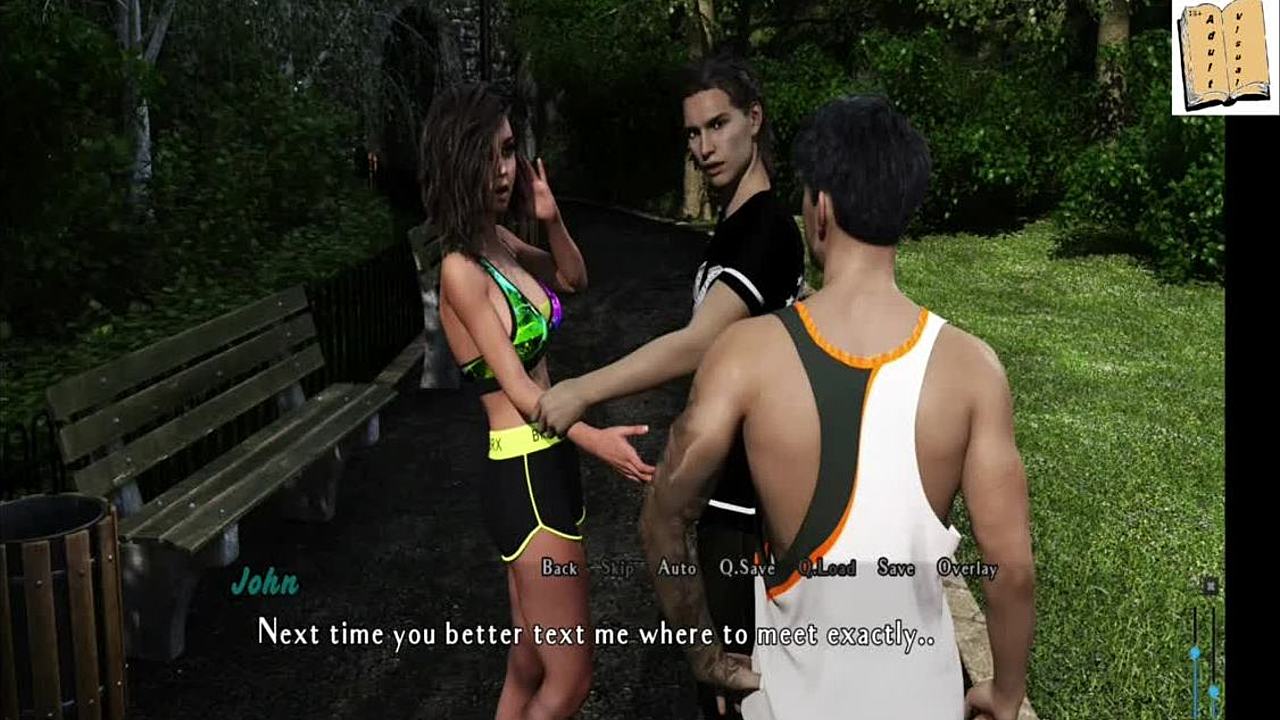
Task: Go back using the Back button
Action: tap(559, 568)
